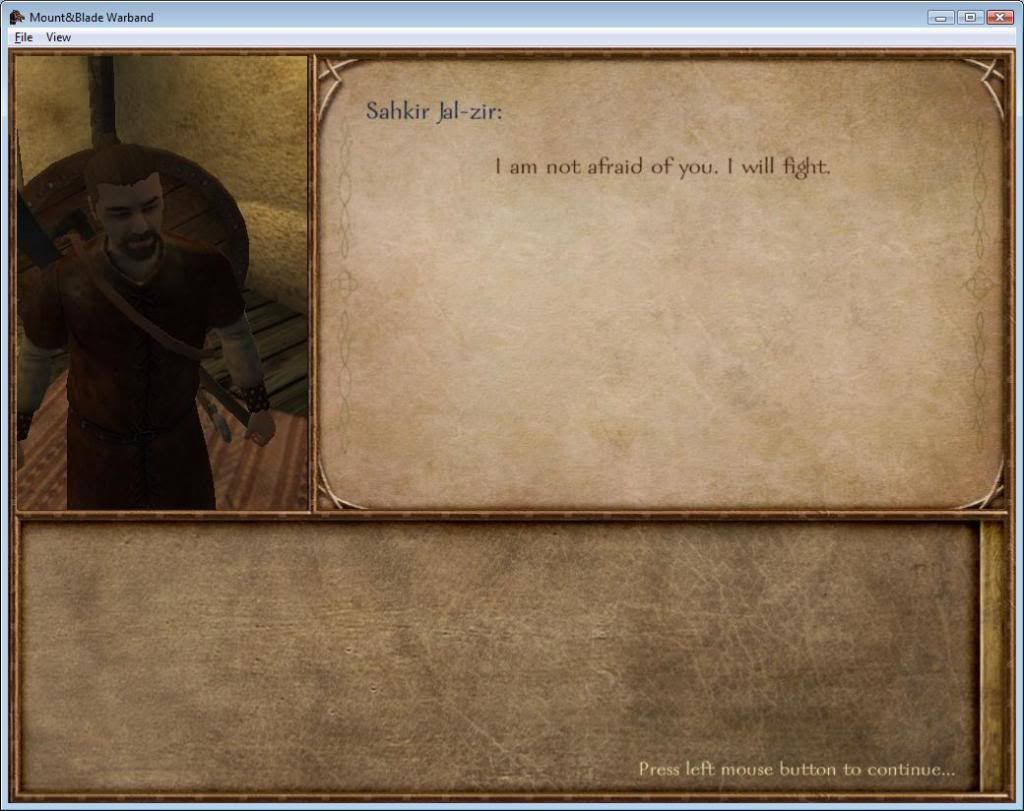Open the View menu
1024x811 pixels.
point(59,37)
